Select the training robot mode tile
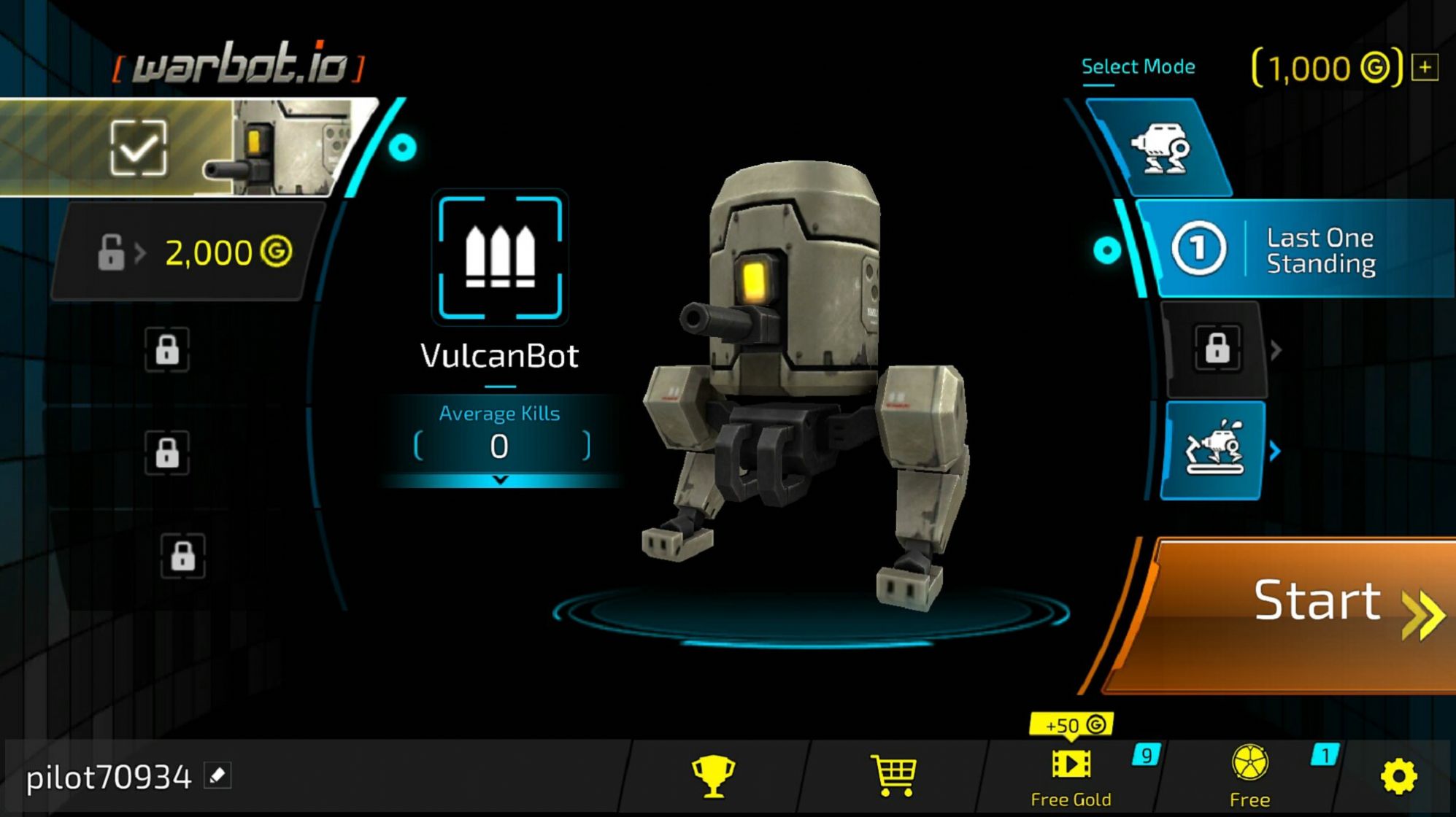The width and height of the screenshot is (1456, 817). click(1214, 450)
